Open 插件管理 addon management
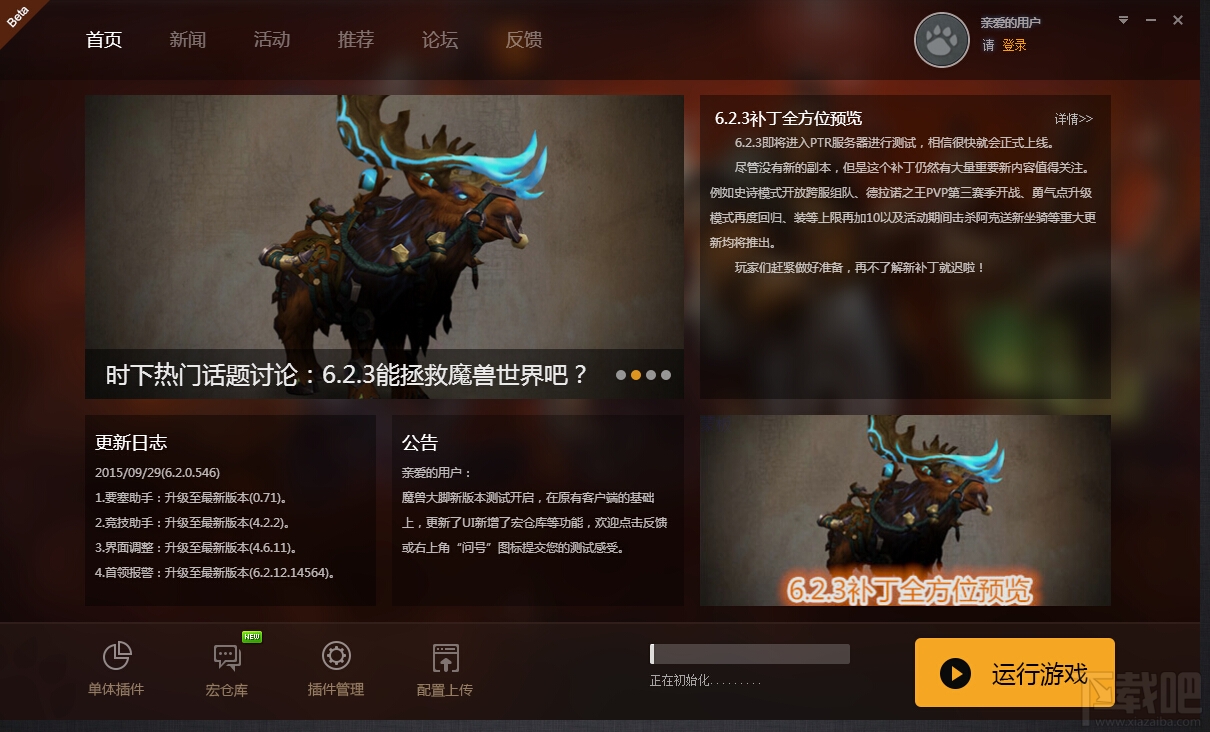Image resolution: width=1210 pixels, height=732 pixels. tap(336, 669)
